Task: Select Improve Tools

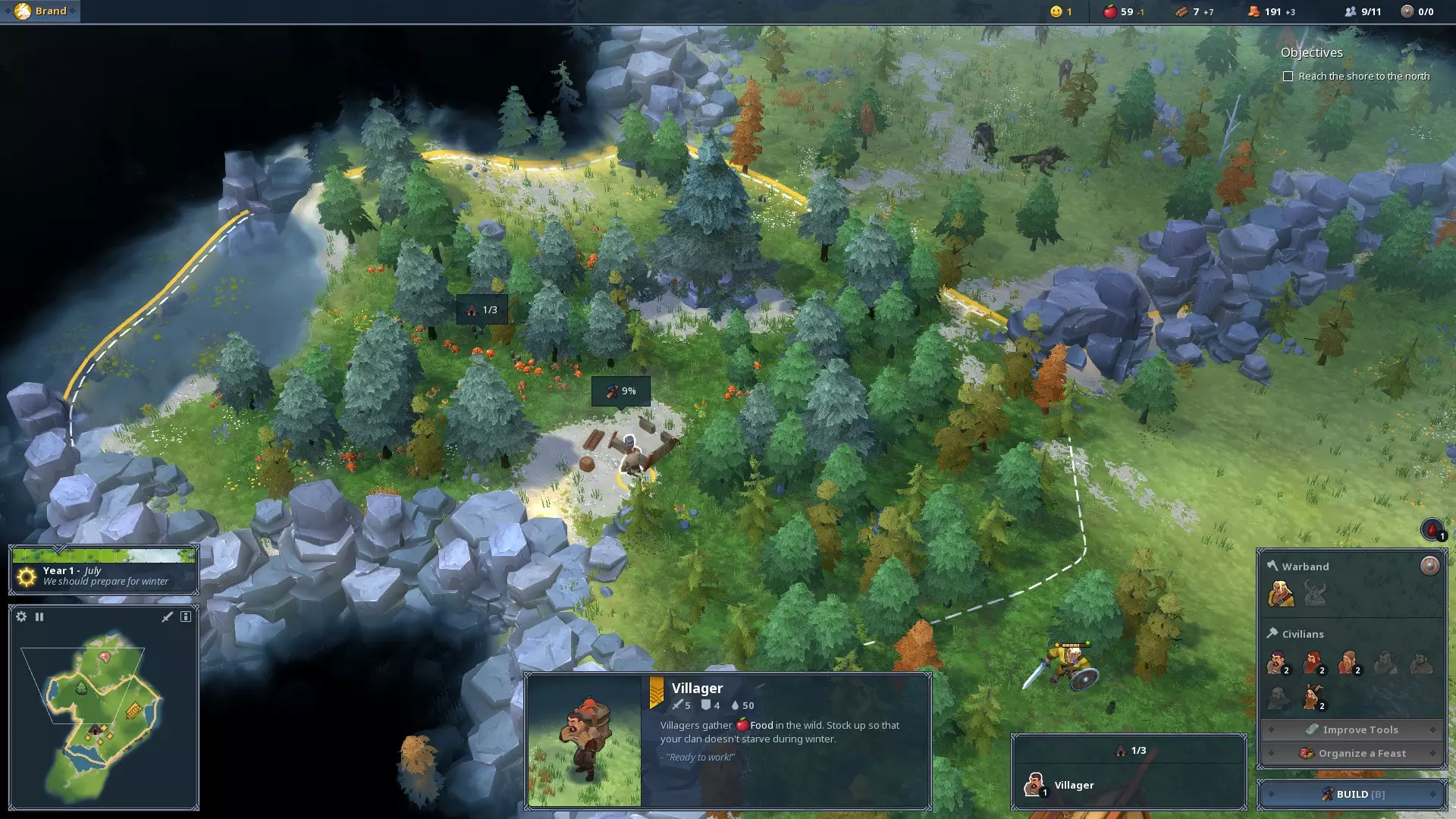Action: tap(1352, 730)
